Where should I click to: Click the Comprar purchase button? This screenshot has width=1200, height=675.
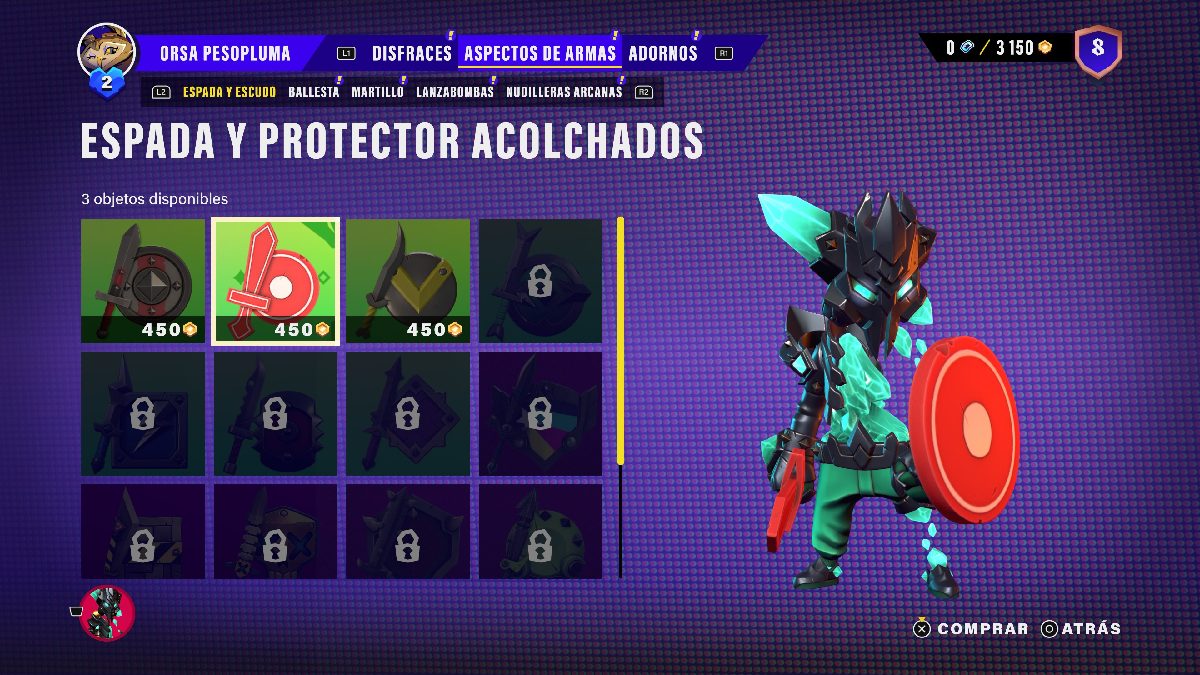971,629
